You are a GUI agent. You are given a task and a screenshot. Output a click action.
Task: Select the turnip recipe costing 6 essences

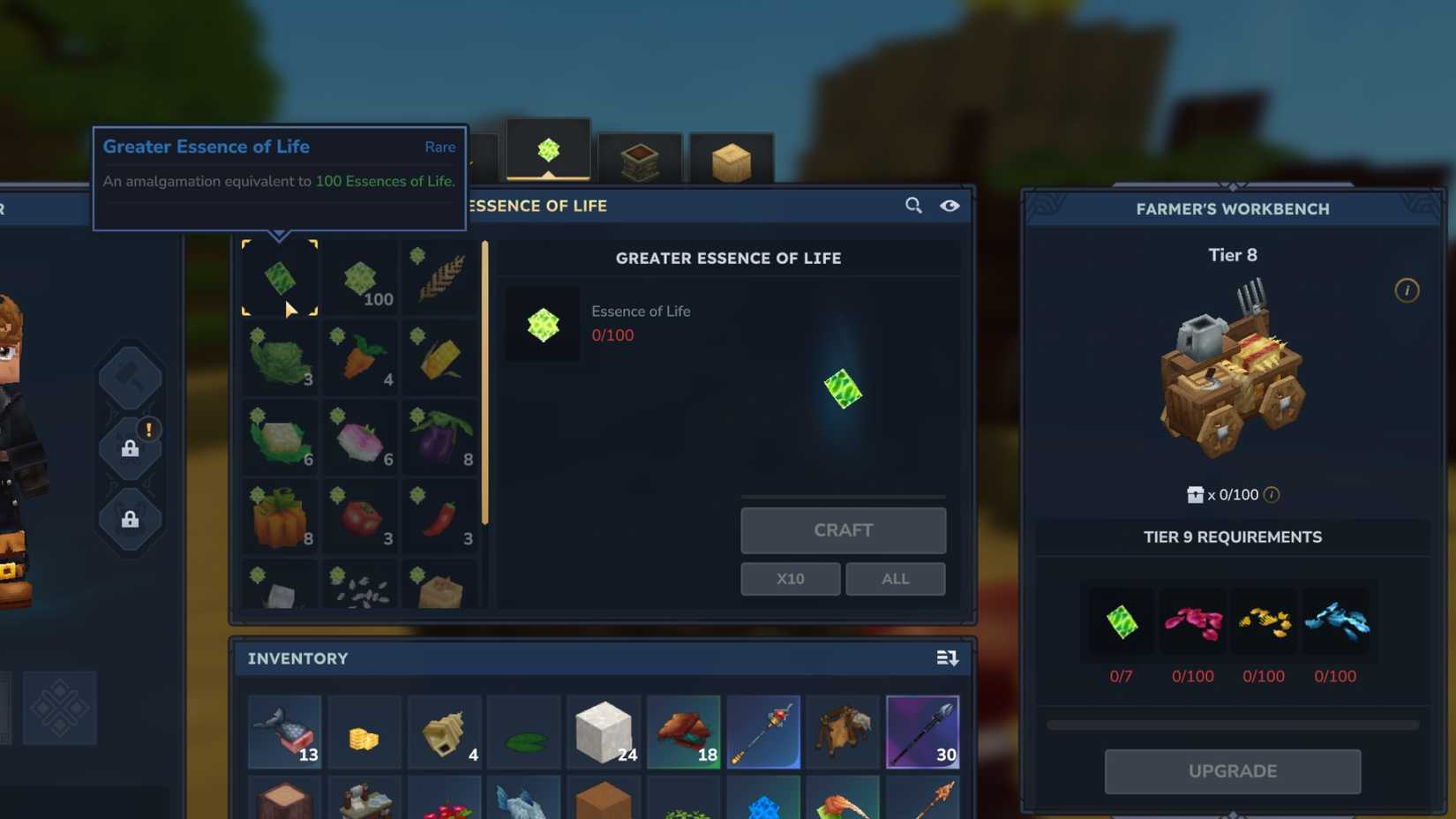click(x=359, y=436)
